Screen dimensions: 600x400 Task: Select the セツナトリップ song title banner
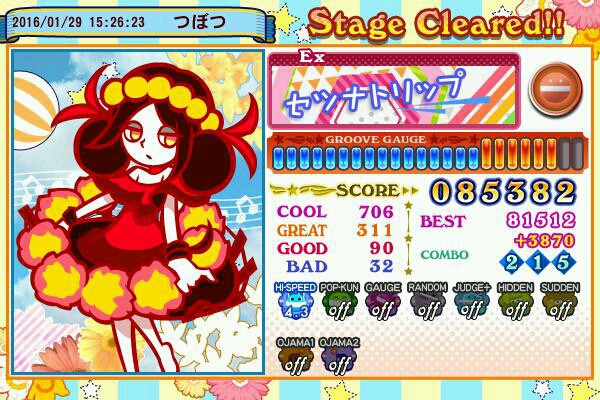tap(393, 90)
